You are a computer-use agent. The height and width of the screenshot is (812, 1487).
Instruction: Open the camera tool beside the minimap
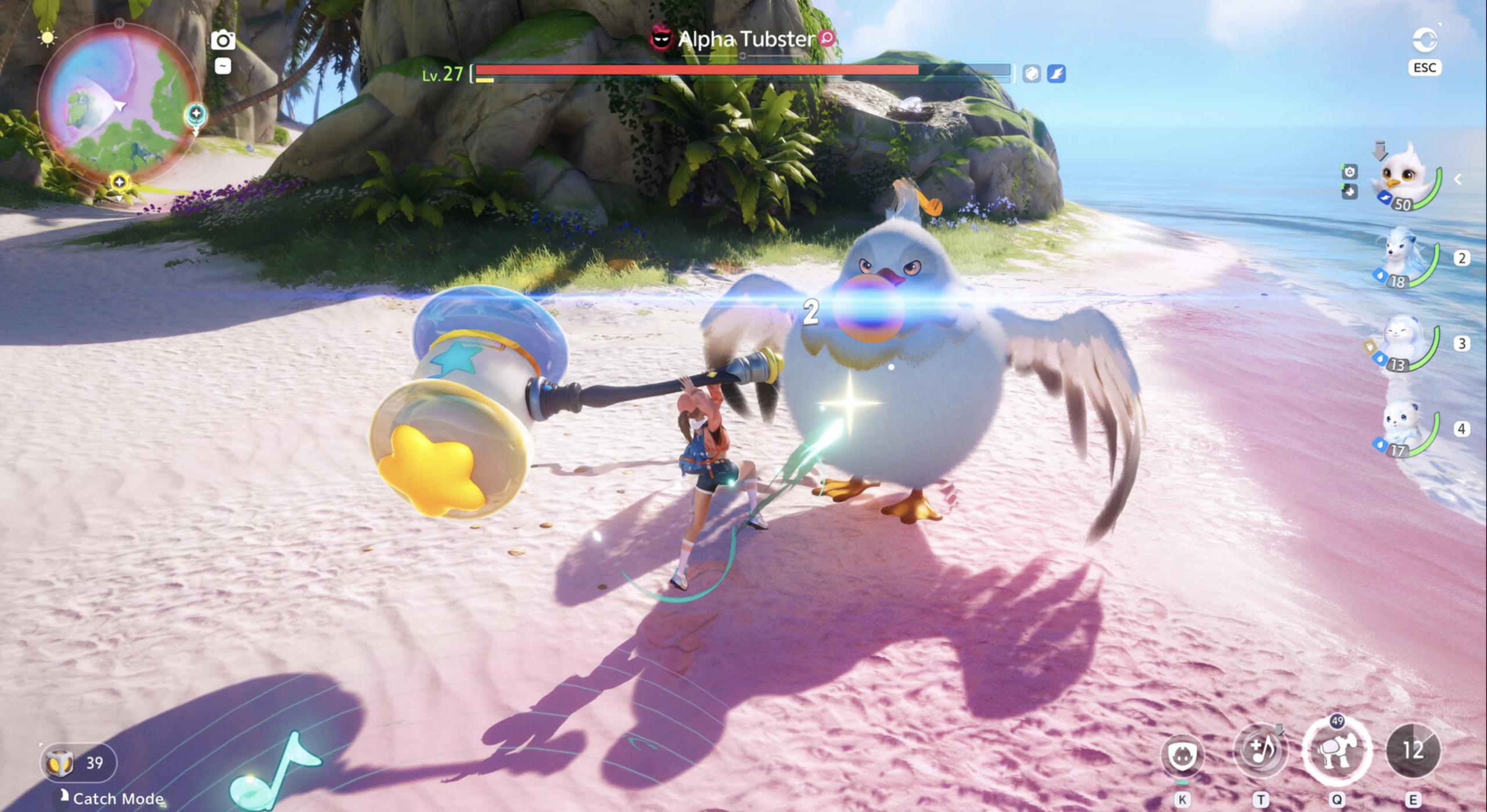pyautogui.click(x=224, y=39)
